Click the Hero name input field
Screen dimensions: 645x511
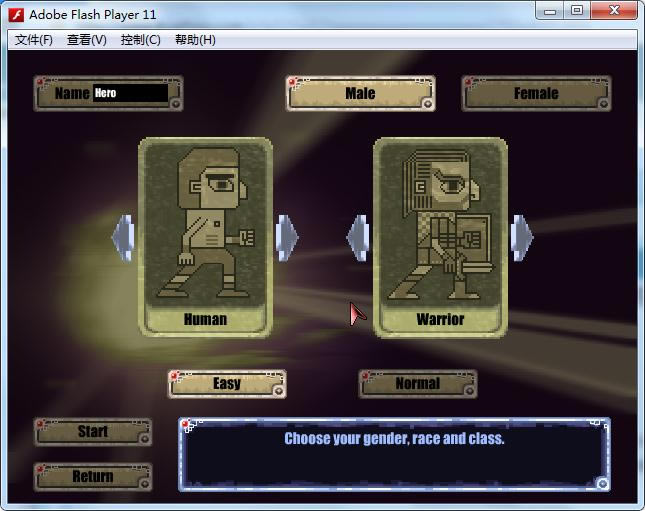point(130,93)
